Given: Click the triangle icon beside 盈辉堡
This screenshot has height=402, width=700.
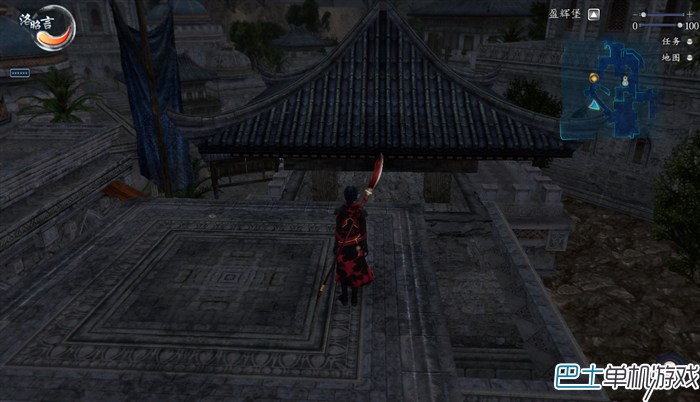Looking at the screenshot, I should click(x=594, y=15).
